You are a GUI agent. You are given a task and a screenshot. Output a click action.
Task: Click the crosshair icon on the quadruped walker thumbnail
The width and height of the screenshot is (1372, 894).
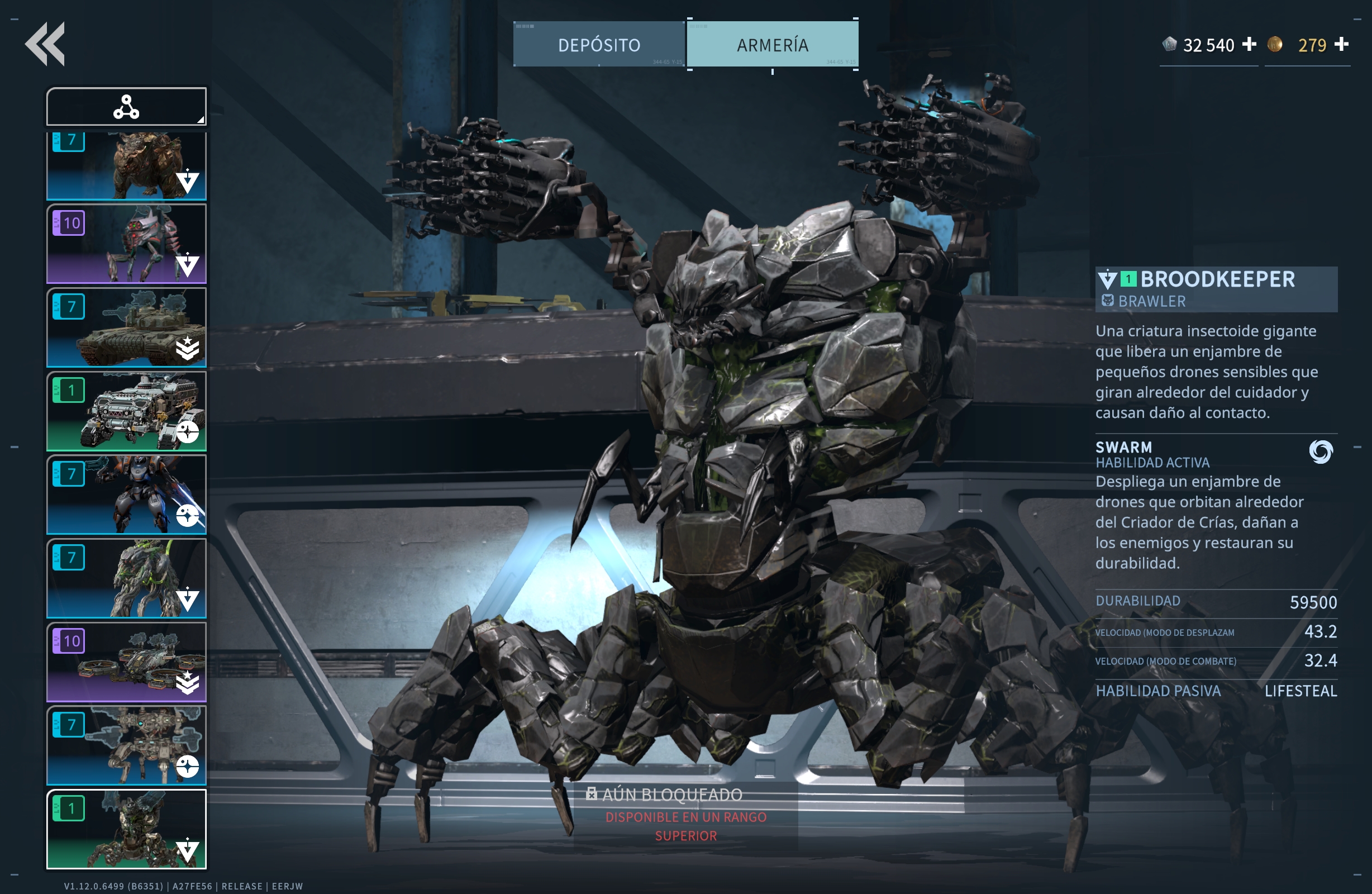click(x=188, y=767)
